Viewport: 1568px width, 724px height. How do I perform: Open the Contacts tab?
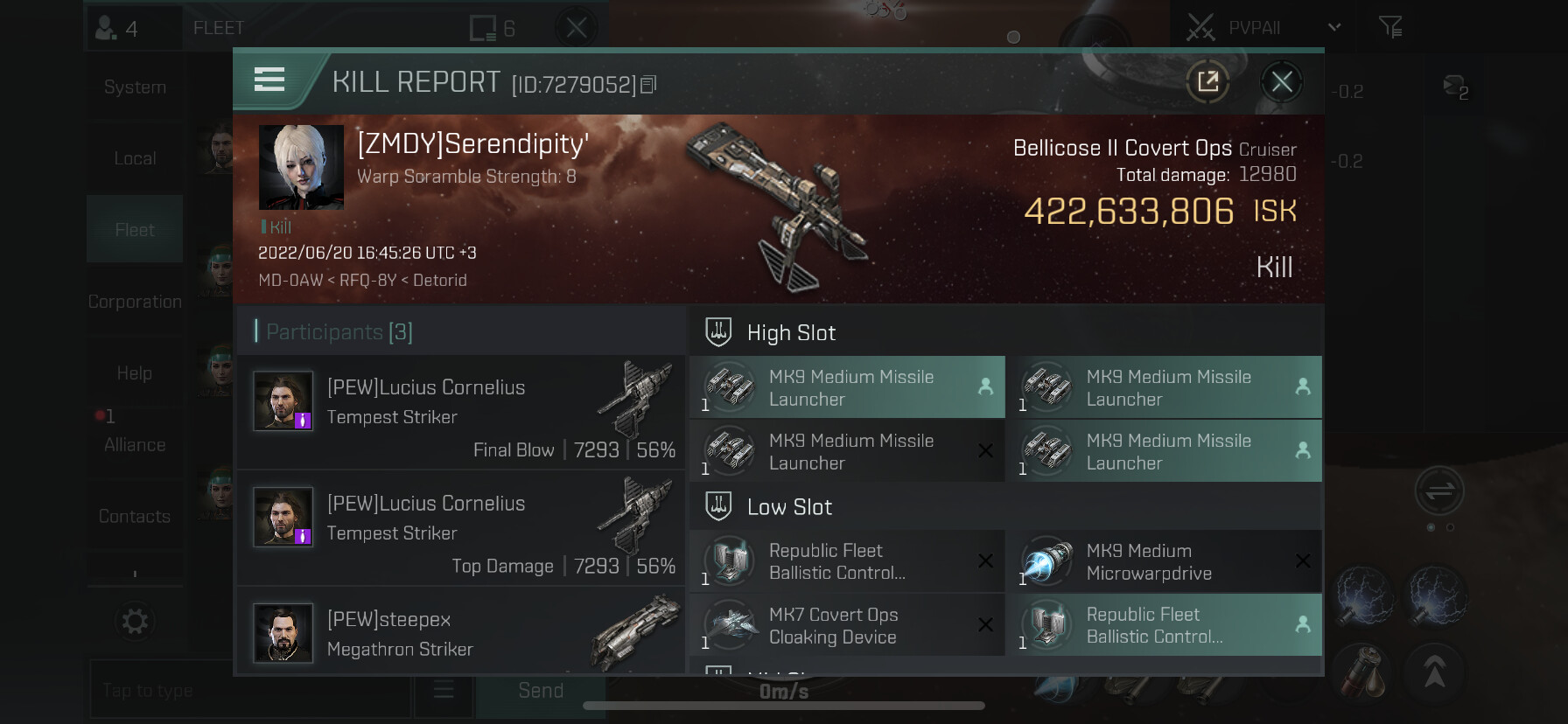(135, 517)
